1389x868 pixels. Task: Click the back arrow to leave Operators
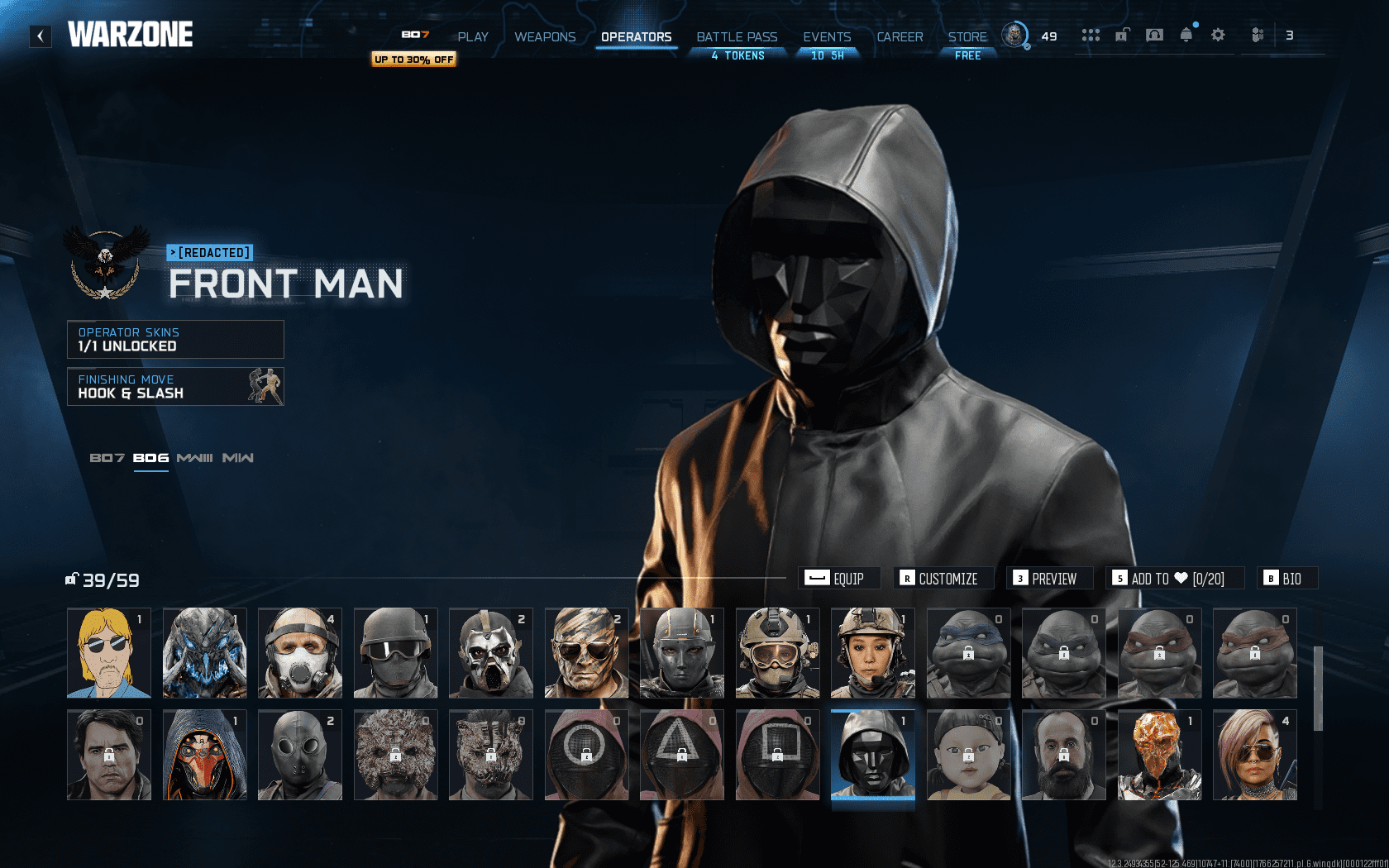point(39,35)
